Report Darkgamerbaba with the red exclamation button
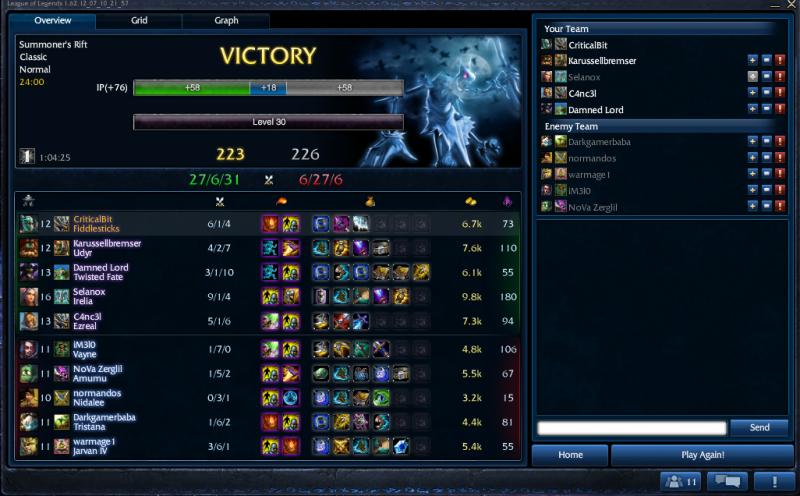The width and height of the screenshot is (800, 496). [x=780, y=142]
